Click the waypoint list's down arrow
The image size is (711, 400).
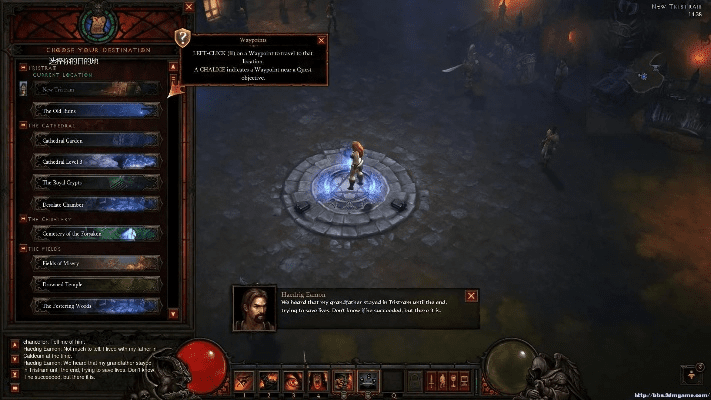(173, 313)
